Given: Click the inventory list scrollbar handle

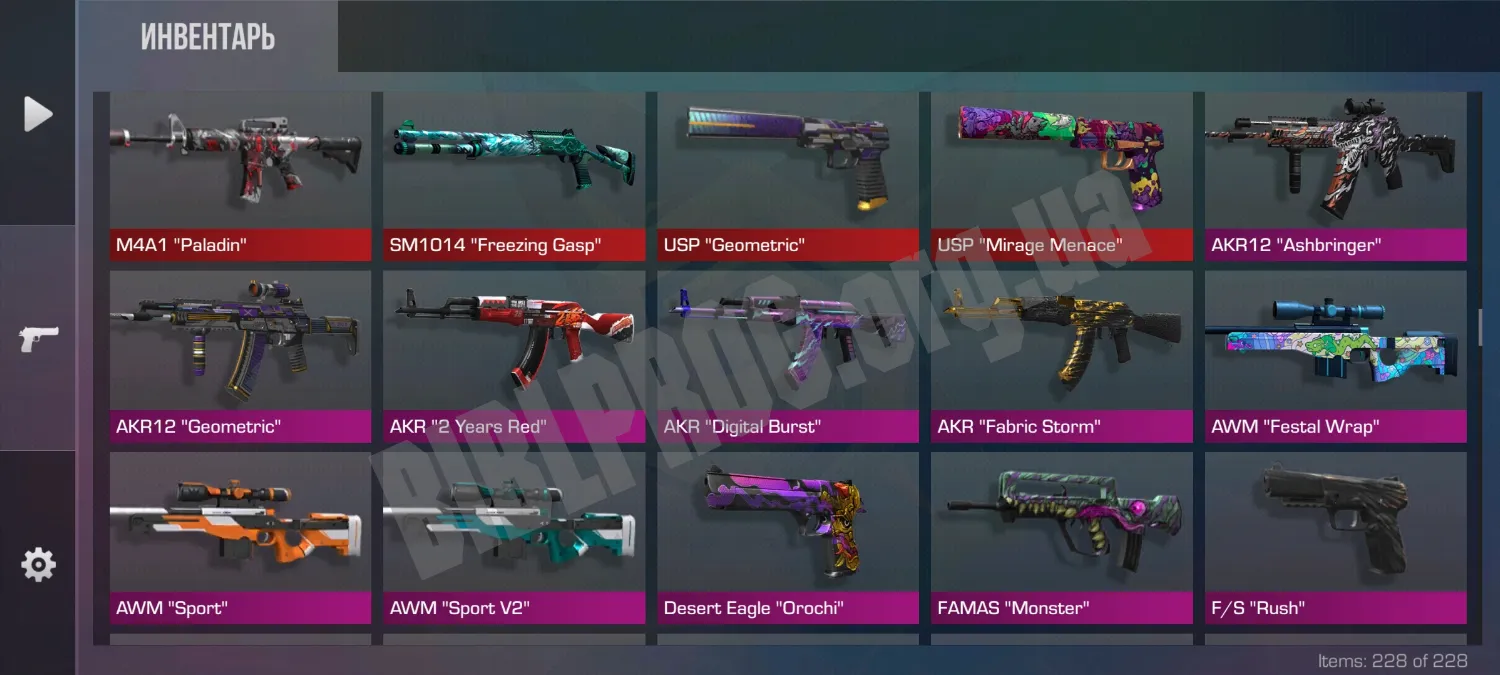Looking at the screenshot, I should 1481,326.
